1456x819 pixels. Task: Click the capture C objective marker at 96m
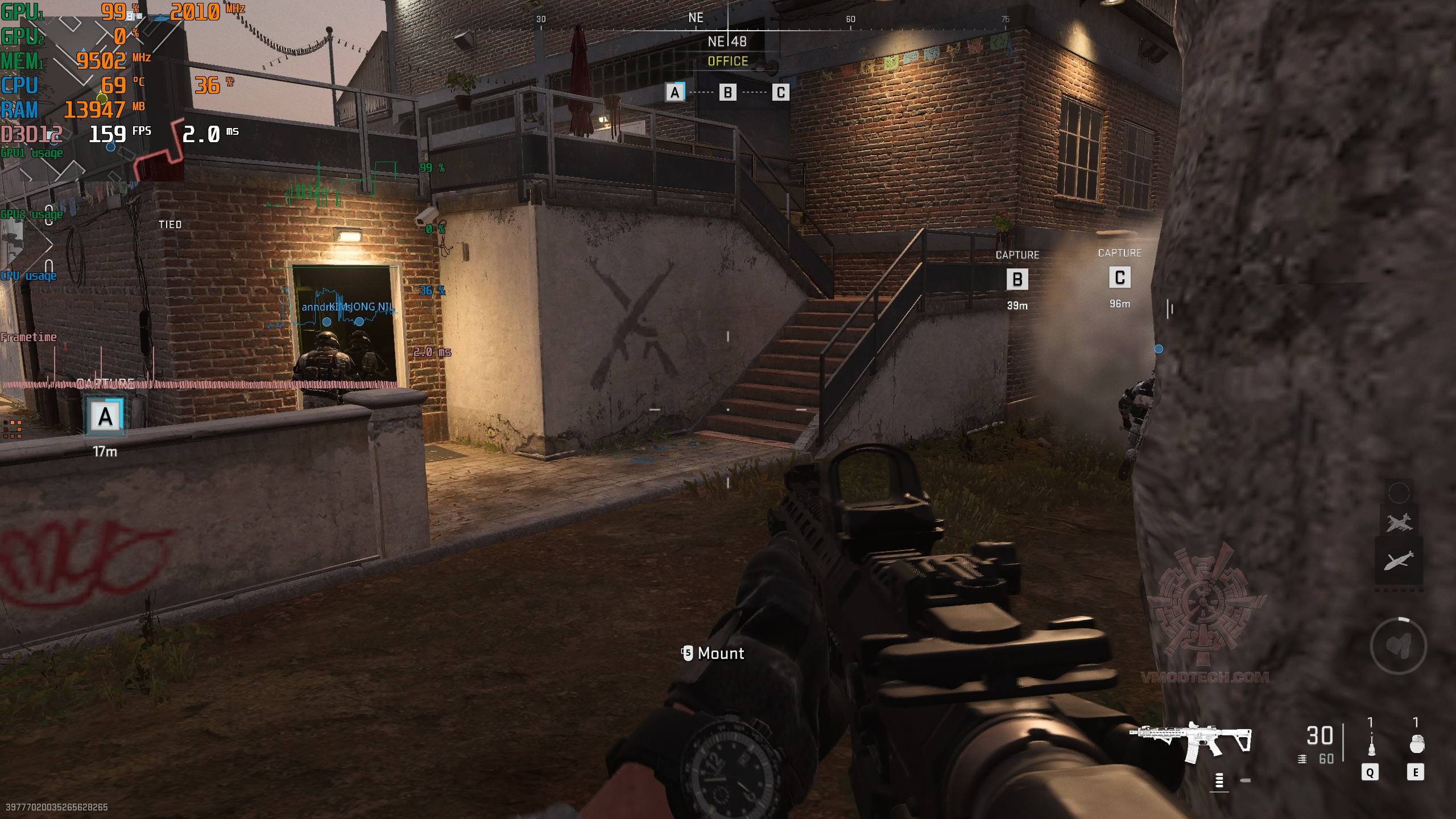(1119, 278)
